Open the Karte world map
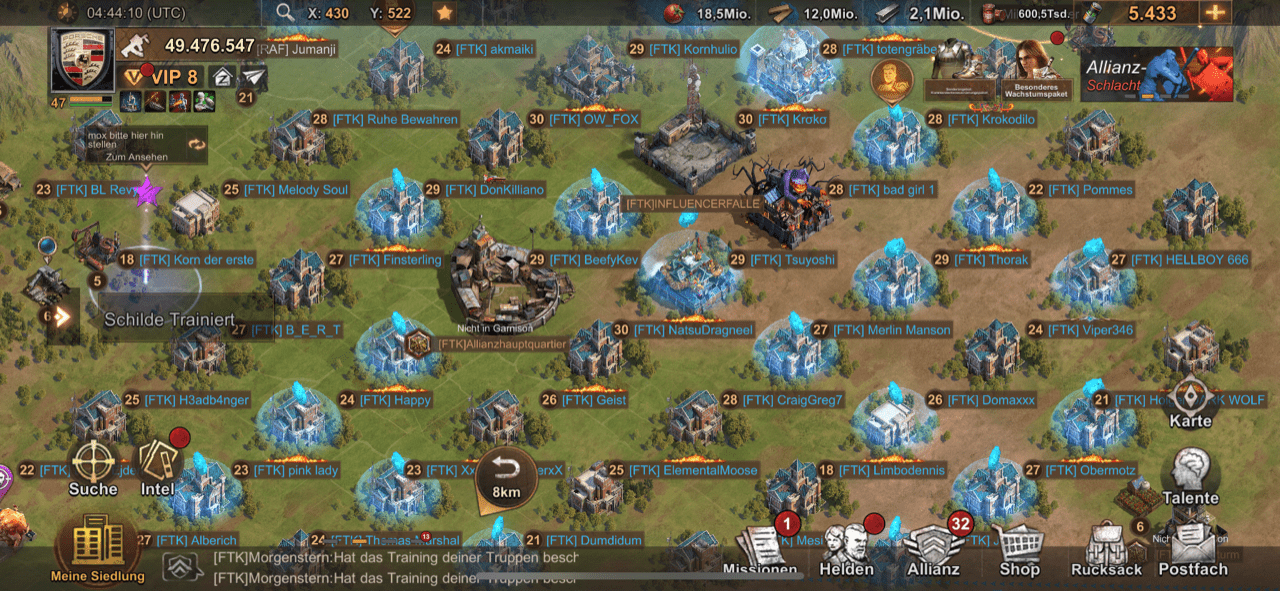1280x591 pixels. [x=1191, y=400]
